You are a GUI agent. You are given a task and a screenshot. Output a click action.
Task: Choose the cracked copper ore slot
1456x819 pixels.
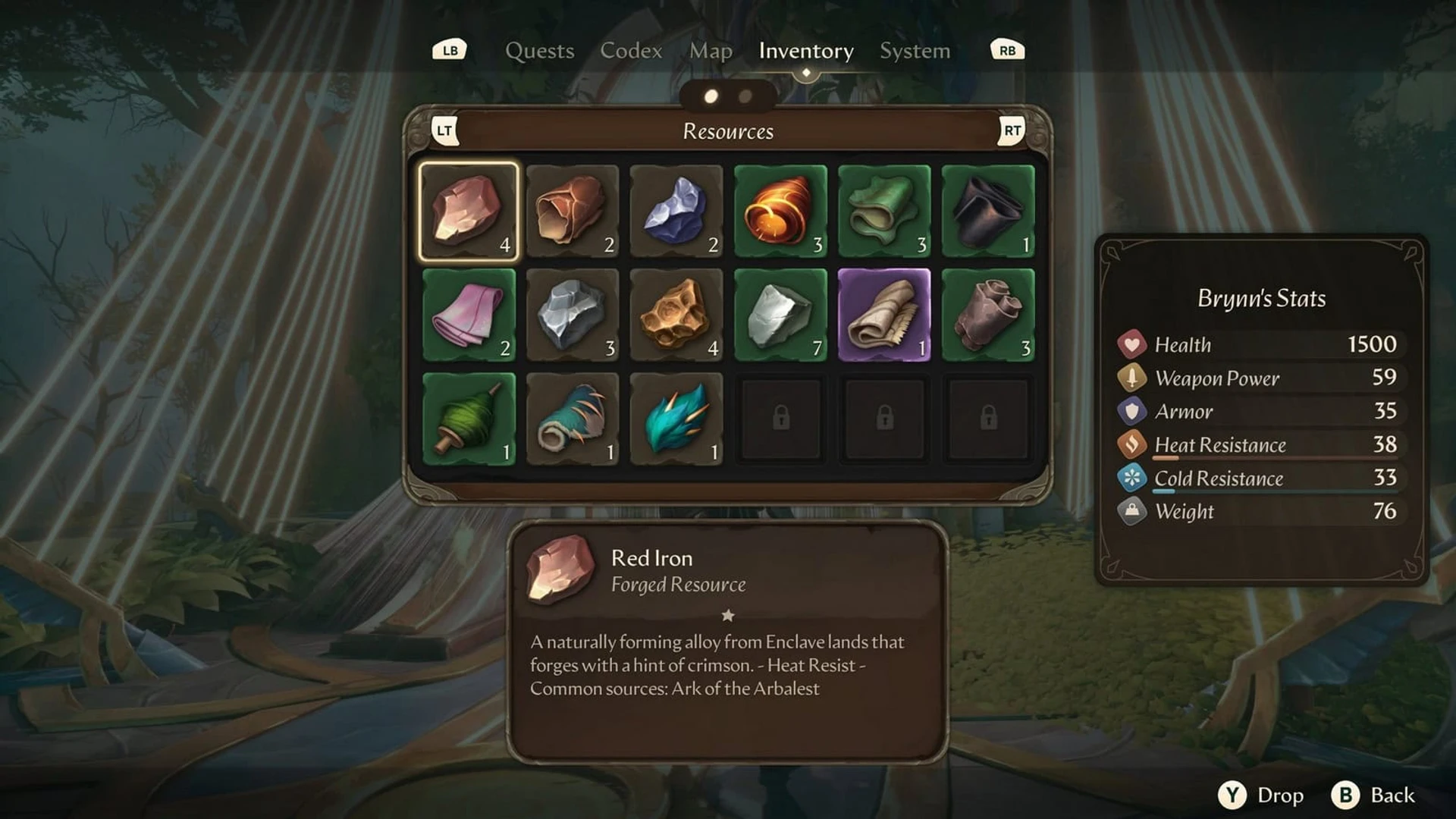tap(573, 212)
